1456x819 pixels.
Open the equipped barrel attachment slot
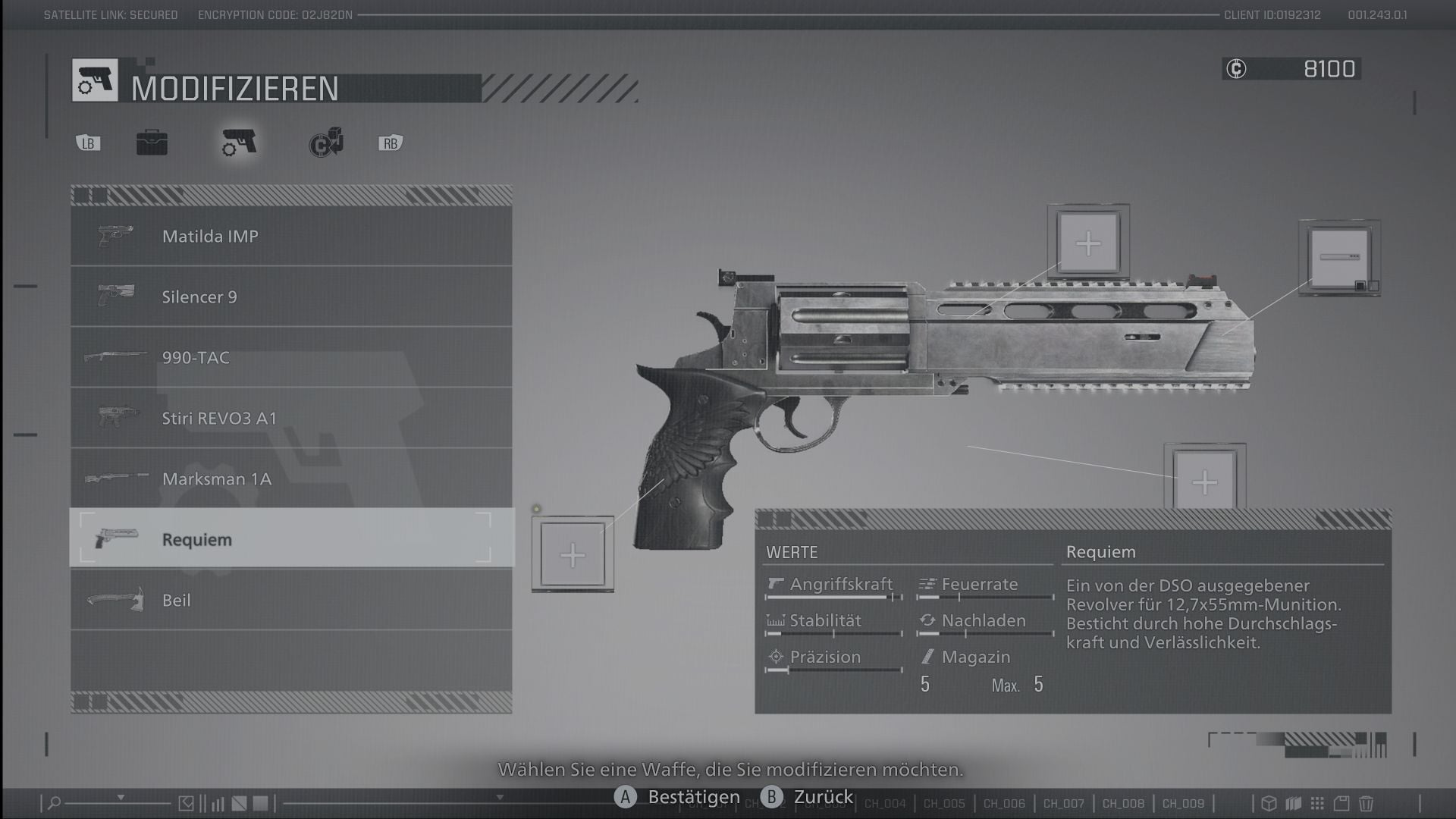click(1338, 258)
